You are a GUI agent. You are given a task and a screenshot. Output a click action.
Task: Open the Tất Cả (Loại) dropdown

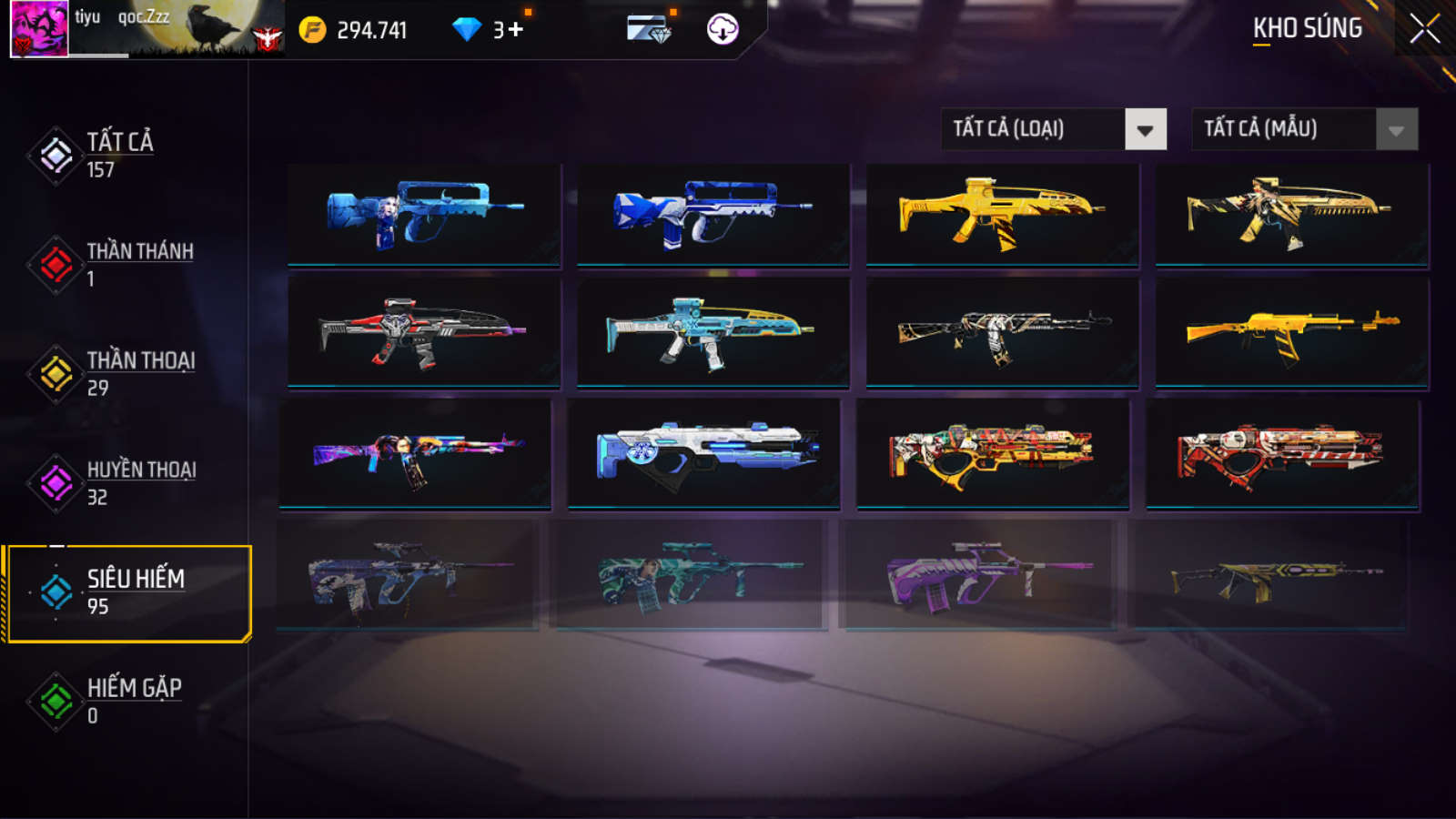1053,129
